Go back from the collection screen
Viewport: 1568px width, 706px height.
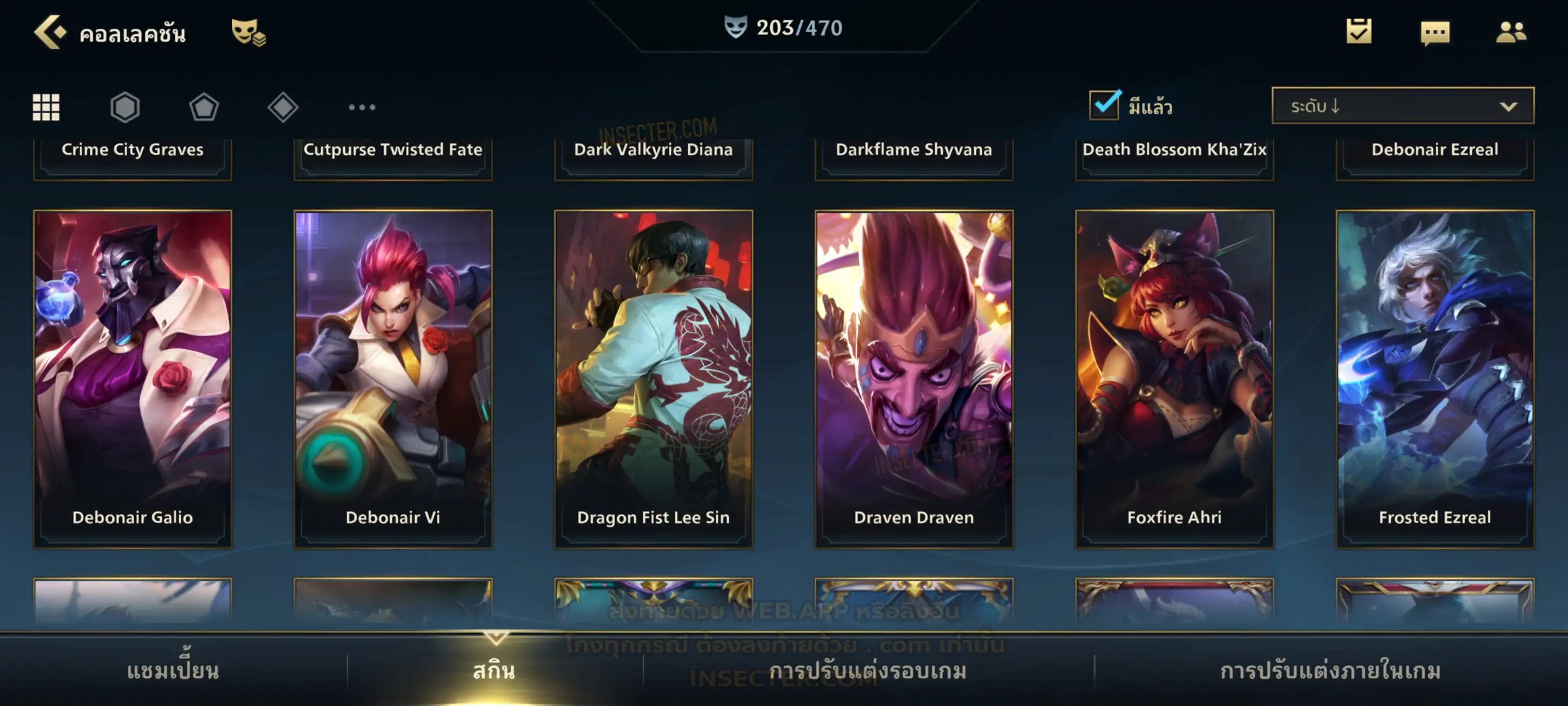[x=50, y=32]
